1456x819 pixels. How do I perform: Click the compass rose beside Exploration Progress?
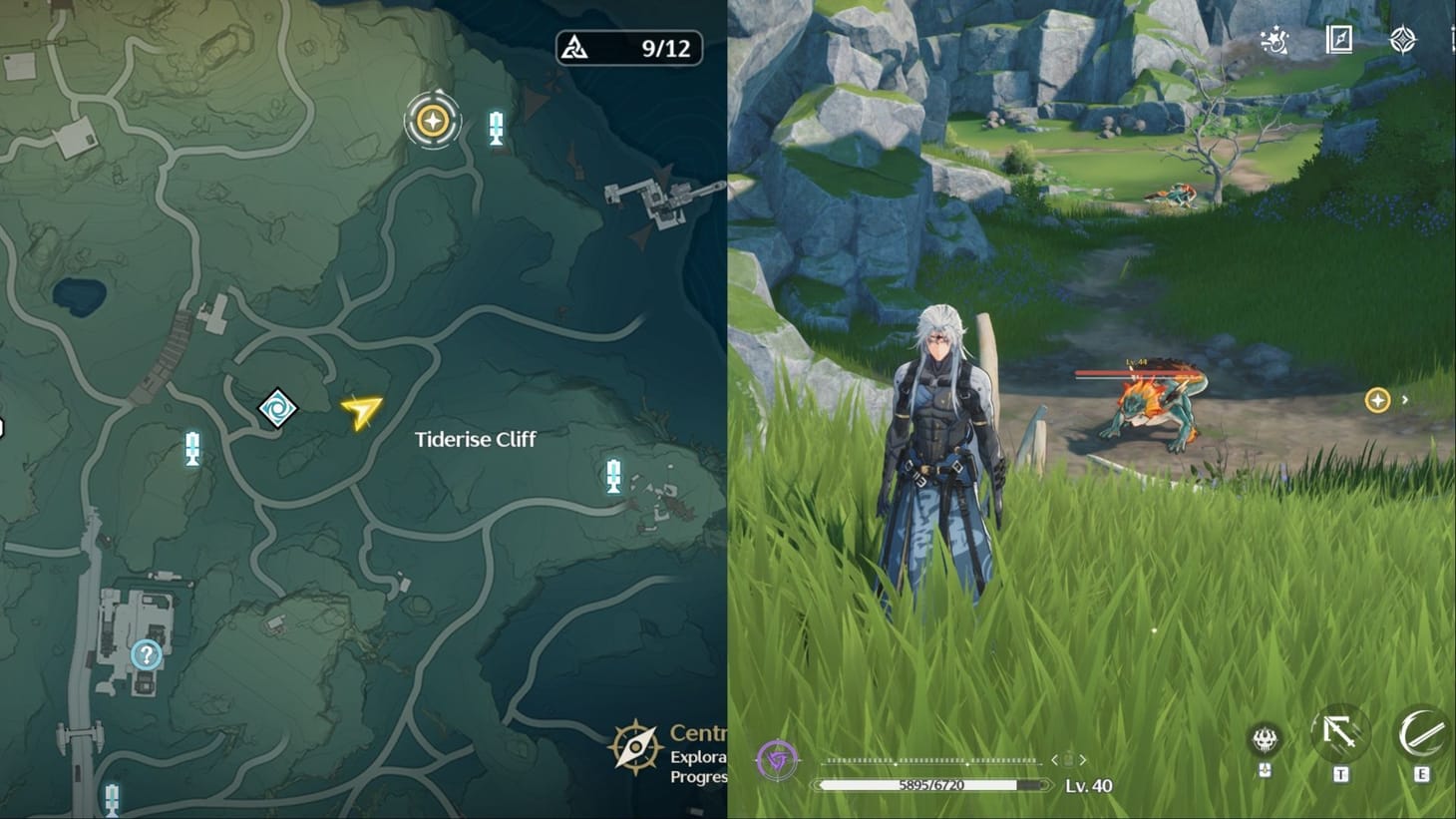[634, 746]
